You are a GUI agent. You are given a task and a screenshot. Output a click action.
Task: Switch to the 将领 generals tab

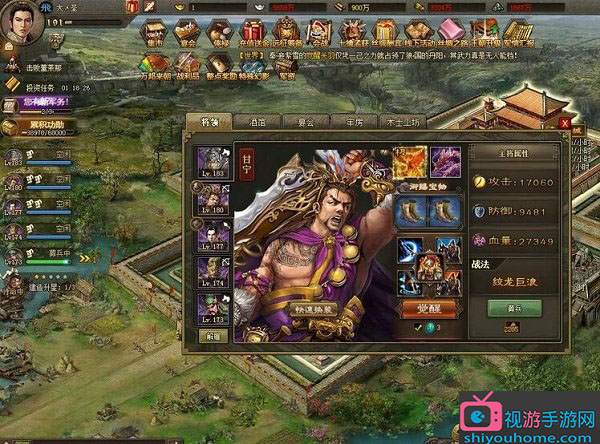pyautogui.click(x=208, y=121)
